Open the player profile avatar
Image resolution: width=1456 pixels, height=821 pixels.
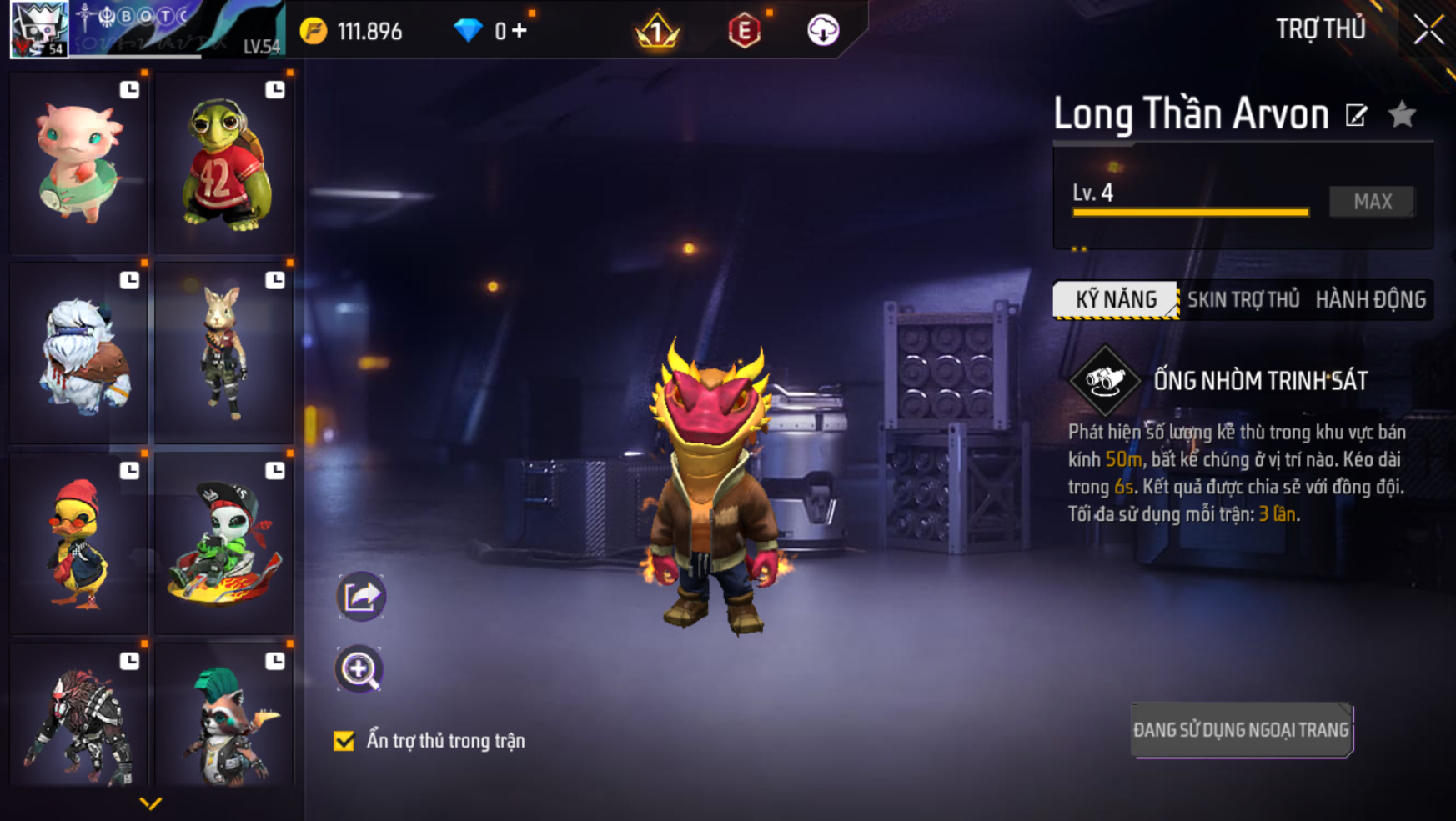pyautogui.click(x=39, y=29)
